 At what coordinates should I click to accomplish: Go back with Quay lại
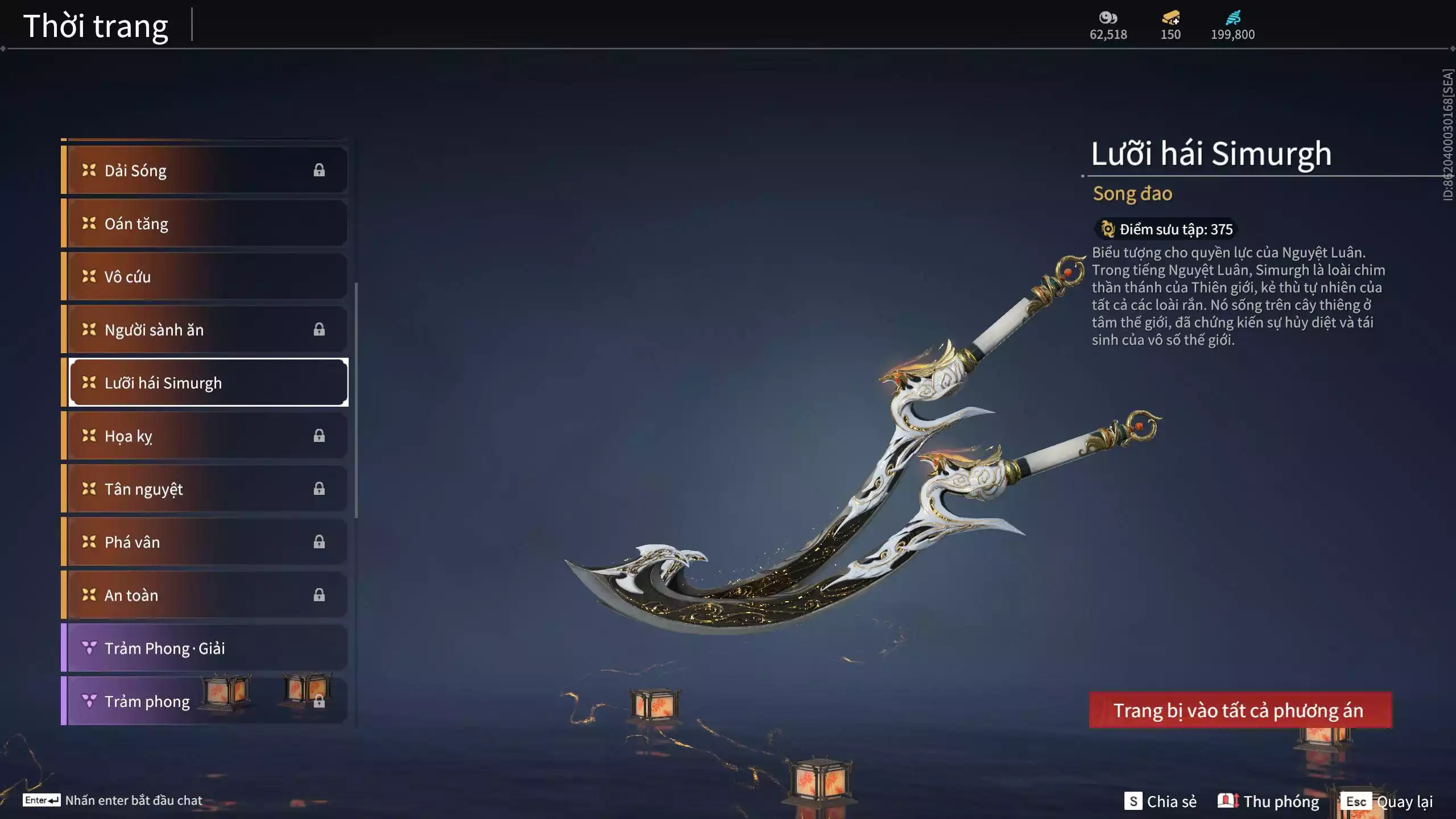coord(1388,801)
